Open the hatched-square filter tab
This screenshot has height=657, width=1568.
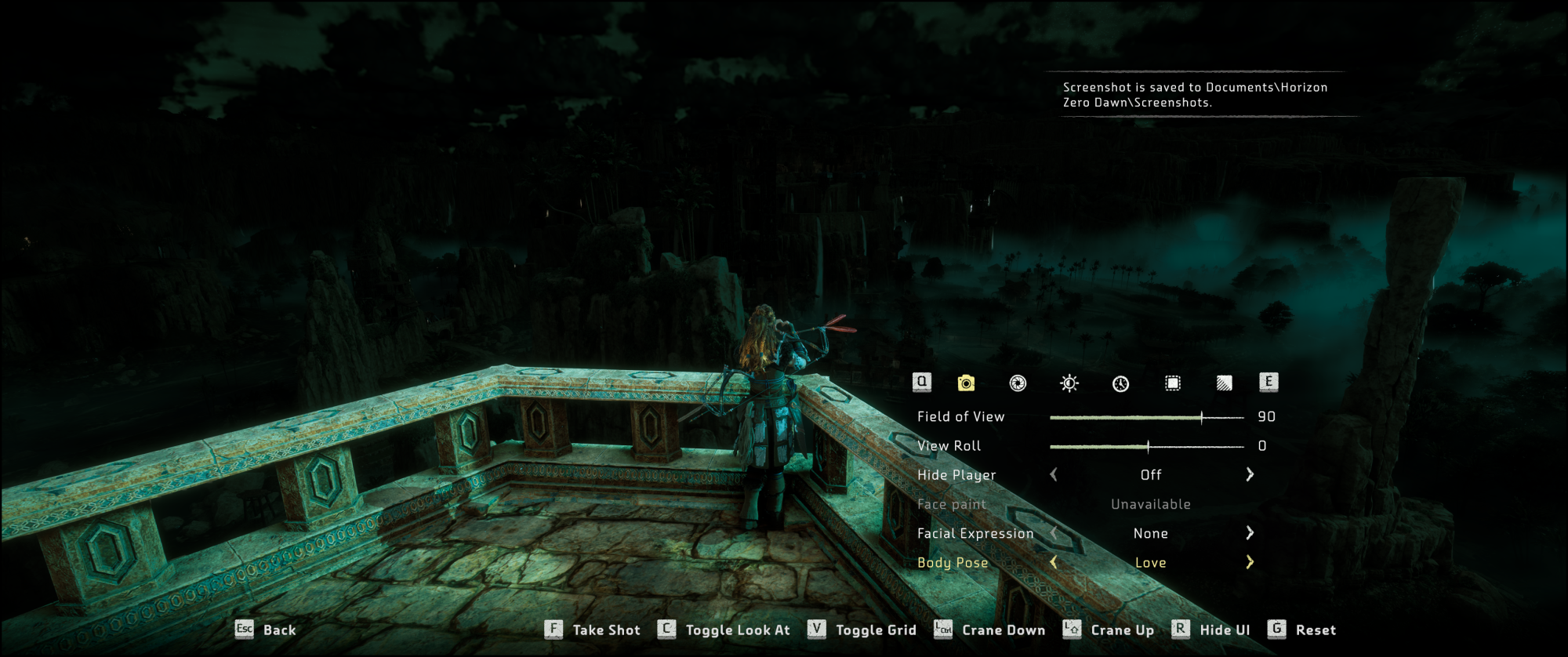tap(1224, 383)
